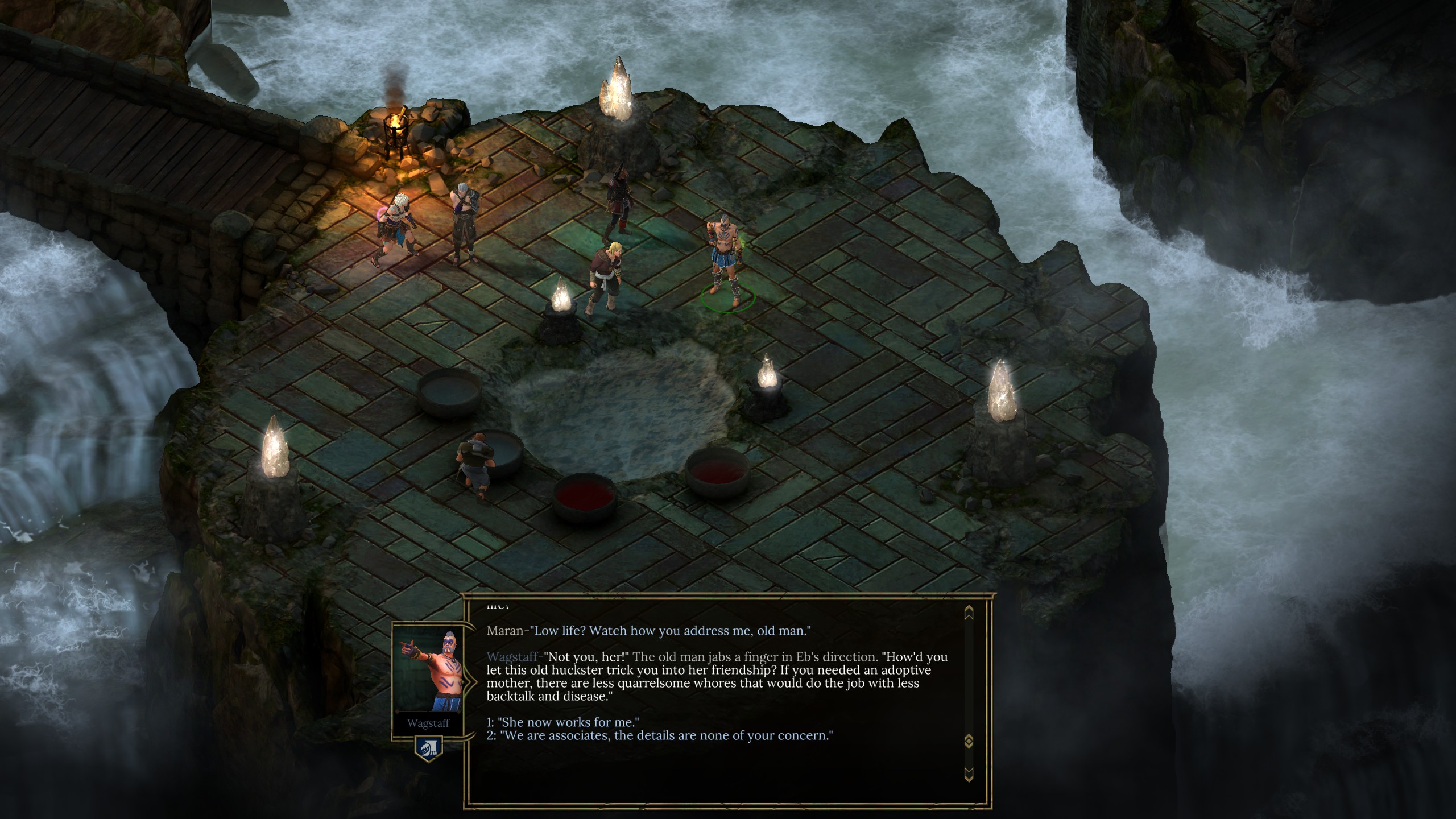Choose reply "She now works for me."
The image size is (1456, 819).
click(562, 722)
